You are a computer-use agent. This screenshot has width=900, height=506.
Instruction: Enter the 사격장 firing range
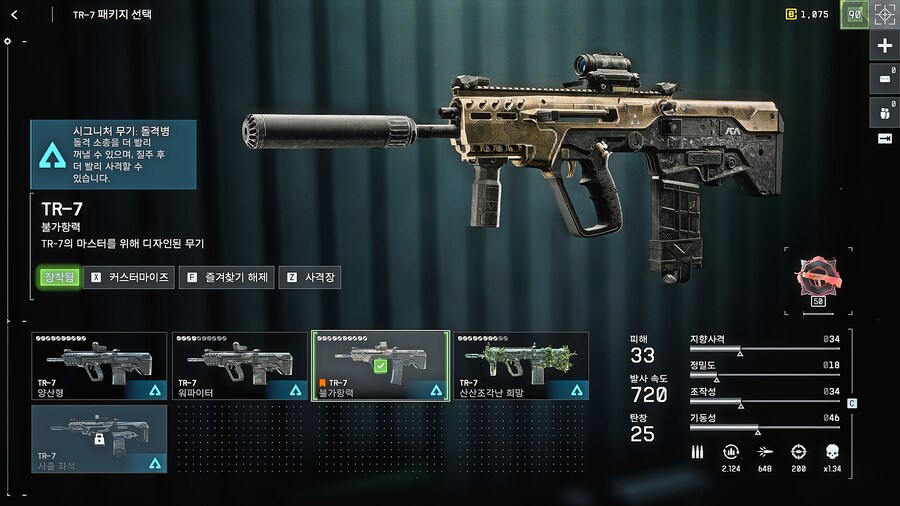(310, 277)
